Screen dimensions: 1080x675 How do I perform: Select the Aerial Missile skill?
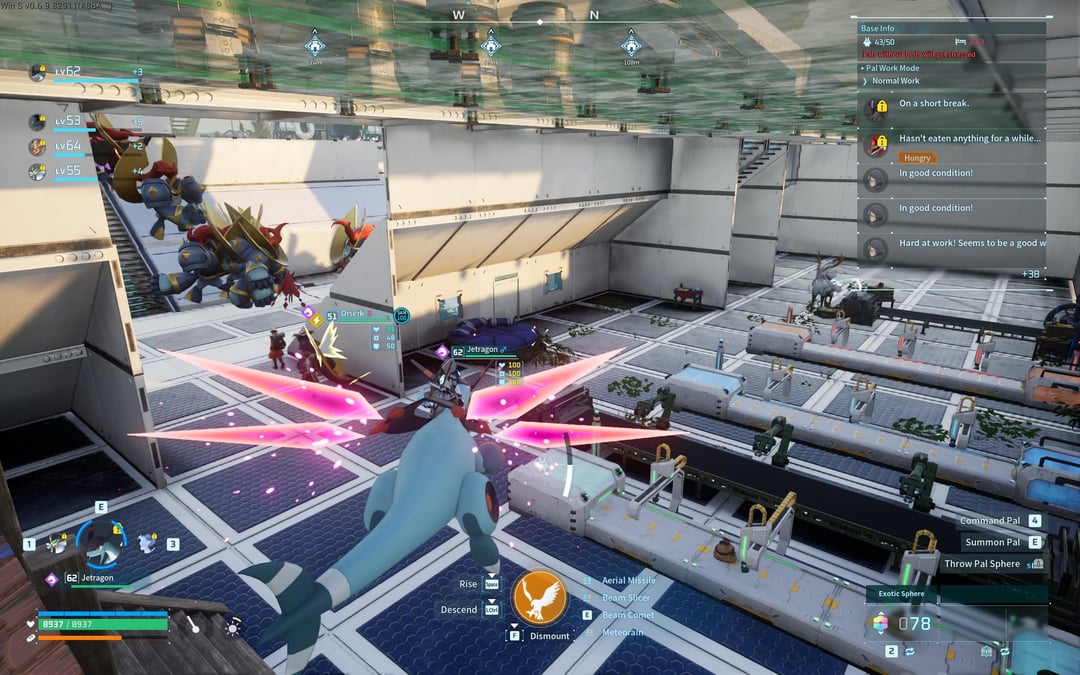pos(628,580)
